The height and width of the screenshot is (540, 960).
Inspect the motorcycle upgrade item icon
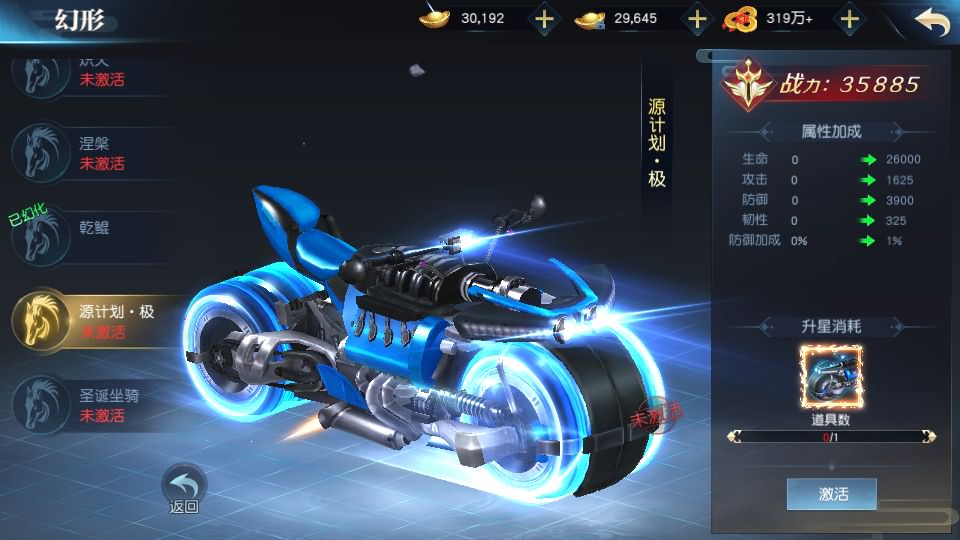(830, 376)
